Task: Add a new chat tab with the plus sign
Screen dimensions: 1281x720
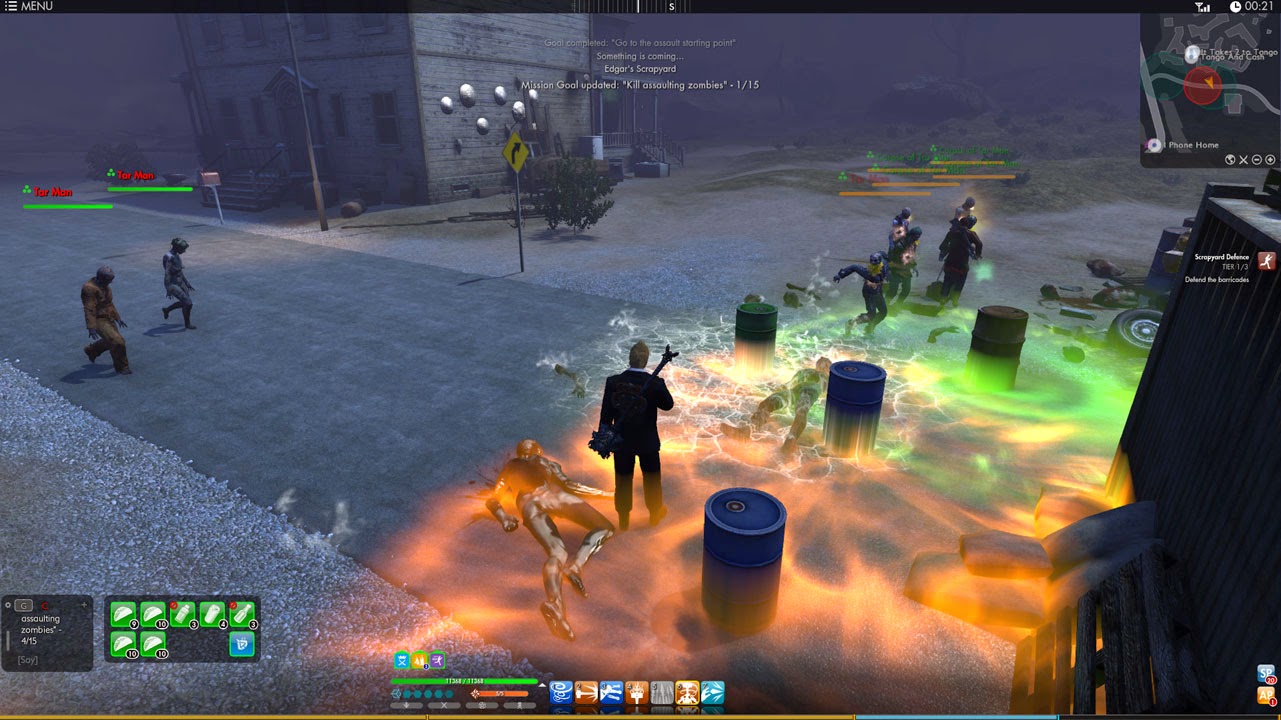Action: click(x=84, y=605)
